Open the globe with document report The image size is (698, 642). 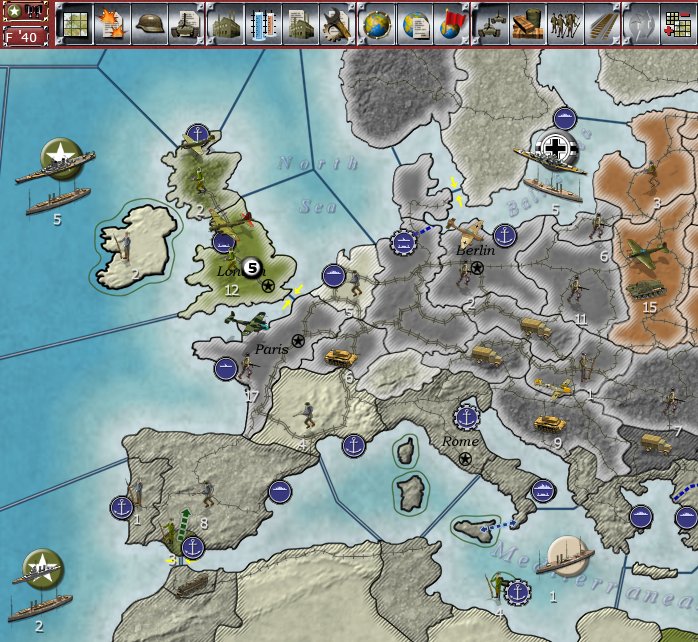point(415,24)
